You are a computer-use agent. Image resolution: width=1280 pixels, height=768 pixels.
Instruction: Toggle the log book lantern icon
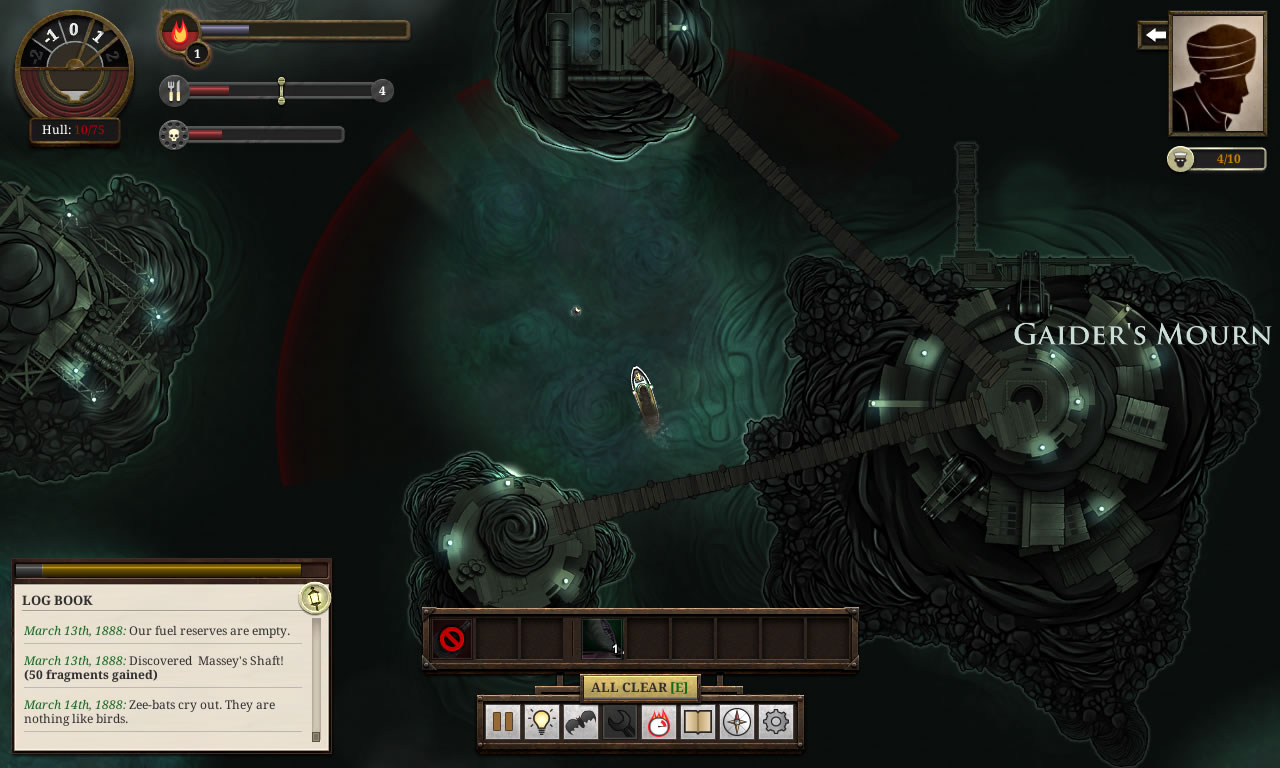[x=314, y=598]
